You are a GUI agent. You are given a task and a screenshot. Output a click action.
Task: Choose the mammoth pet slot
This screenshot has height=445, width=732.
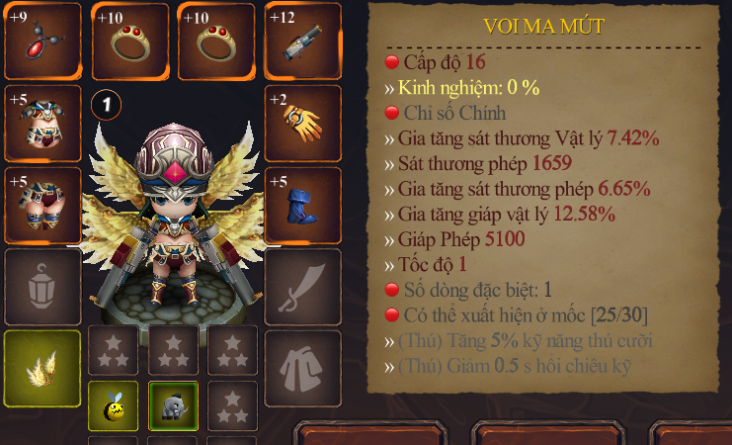[173, 406]
